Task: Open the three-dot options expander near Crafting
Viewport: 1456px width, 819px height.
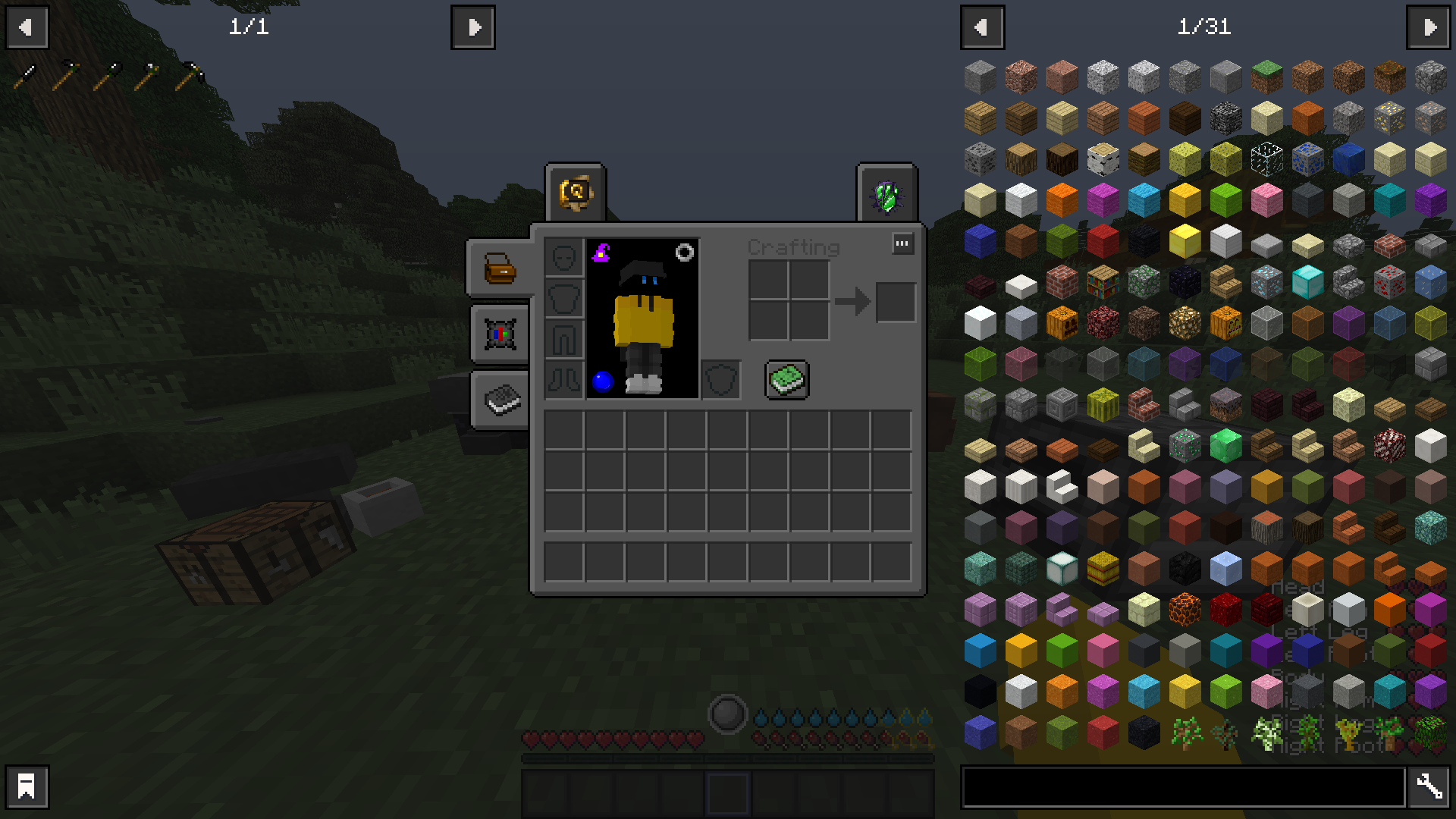Action: [902, 243]
